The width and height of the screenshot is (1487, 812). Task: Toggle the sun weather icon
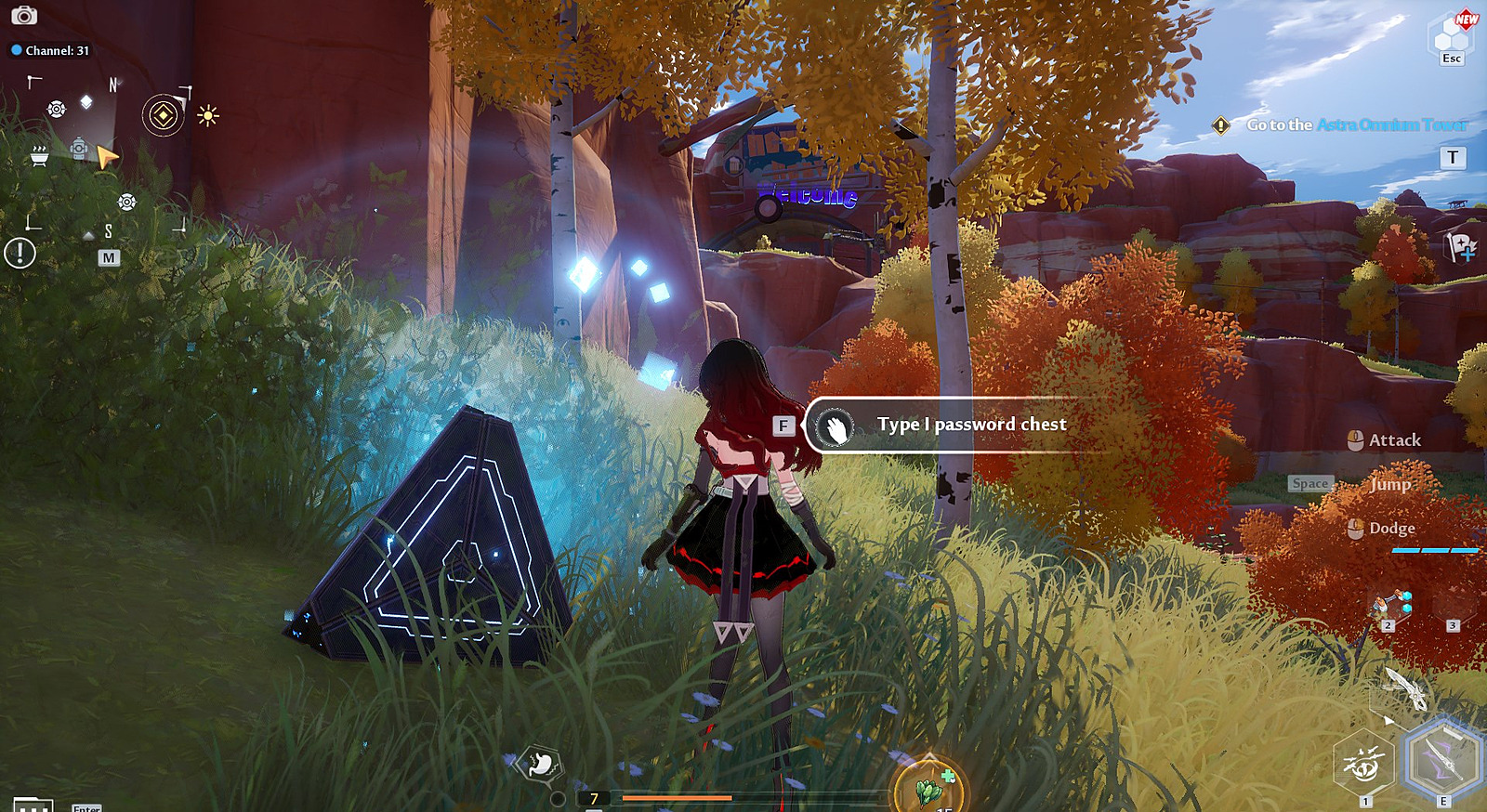pos(208,116)
